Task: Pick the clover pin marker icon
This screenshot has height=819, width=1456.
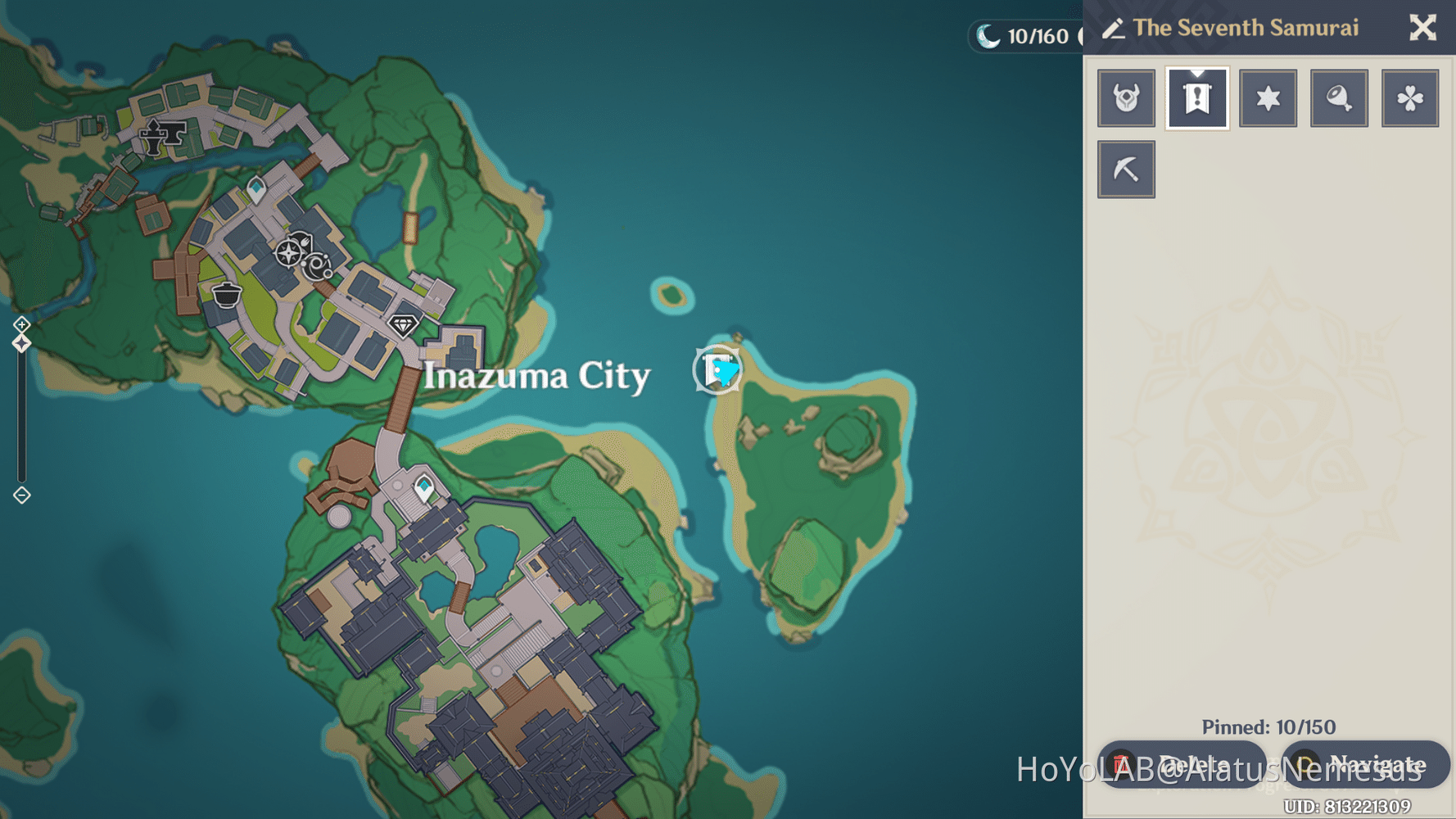Action: tap(1409, 97)
